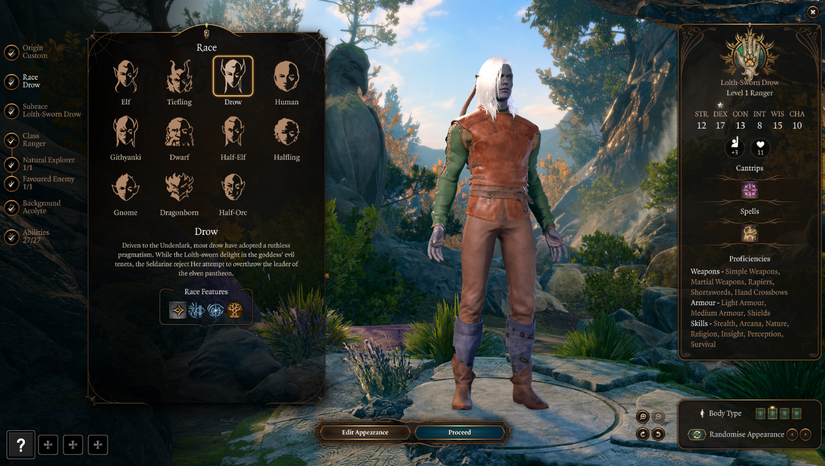This screenshot has width=825, height=466.
Task: Choose Dwarf as the race
Action: coord(179,132)
